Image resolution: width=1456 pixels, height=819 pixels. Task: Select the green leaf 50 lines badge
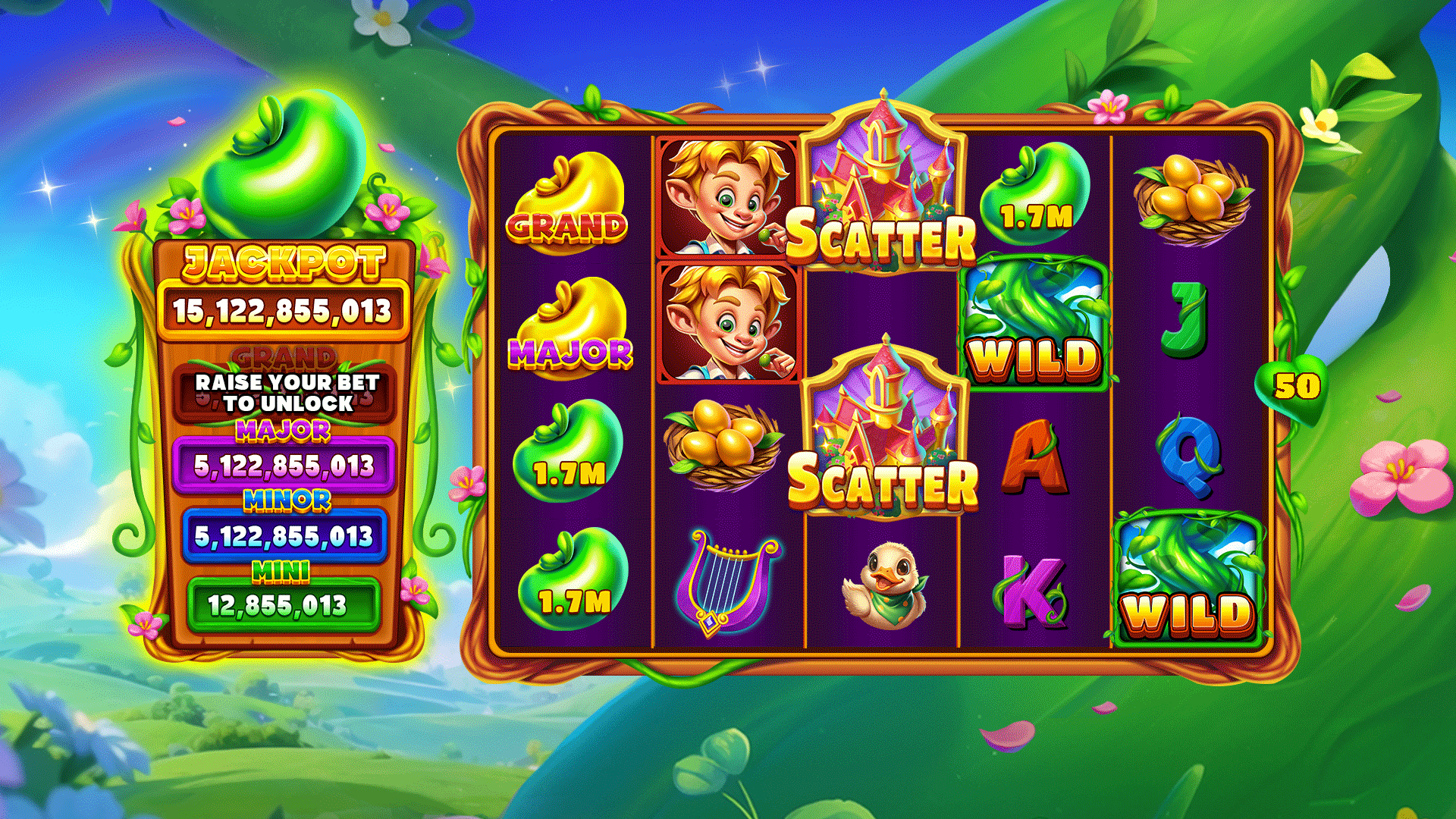pyautogui.click(x=1294, y=387)
